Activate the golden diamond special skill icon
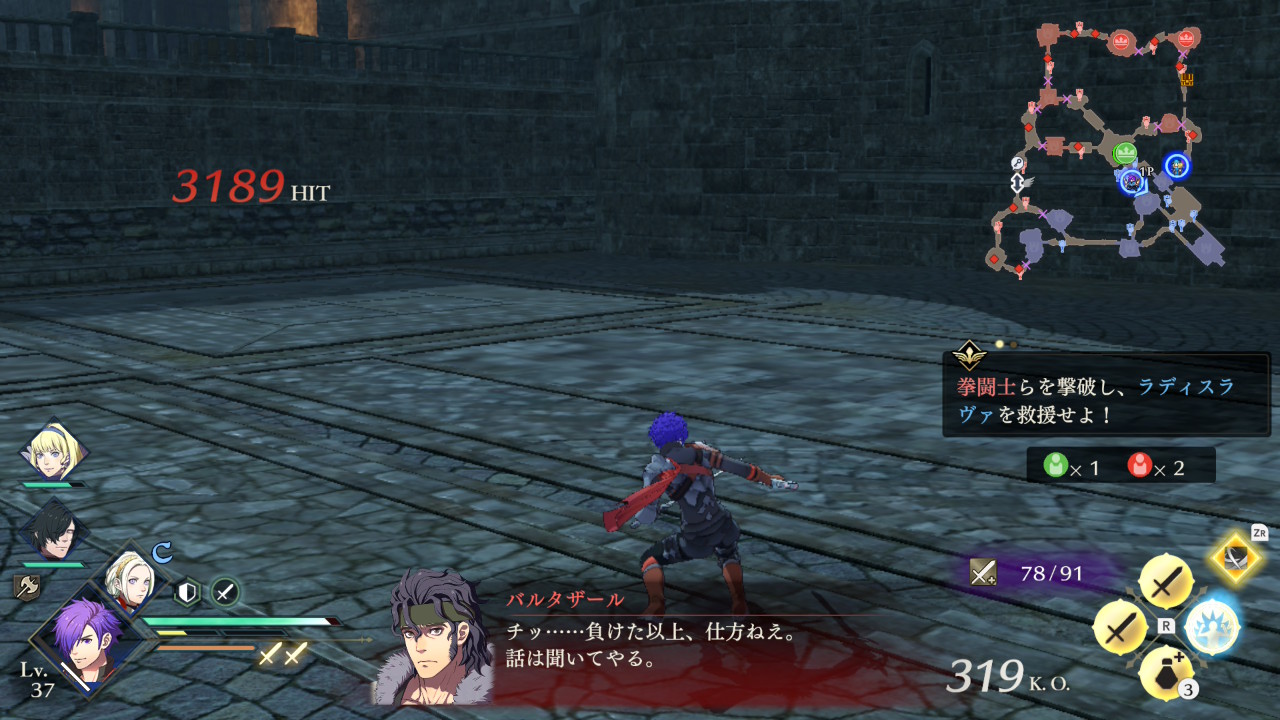 (1238, 558)
